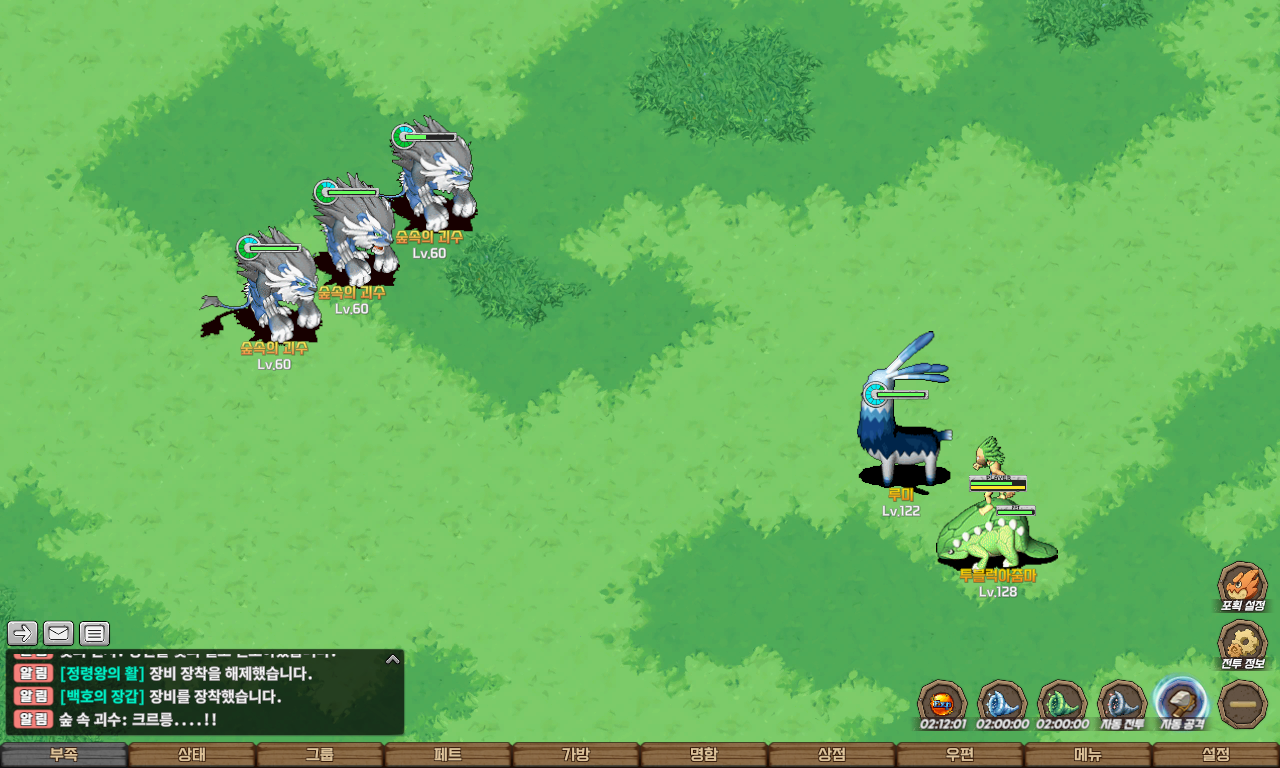The width and height of the screenshot is (1280, 768).
Task: Show 전투 정보 battle info
Action: [1242, 645]
